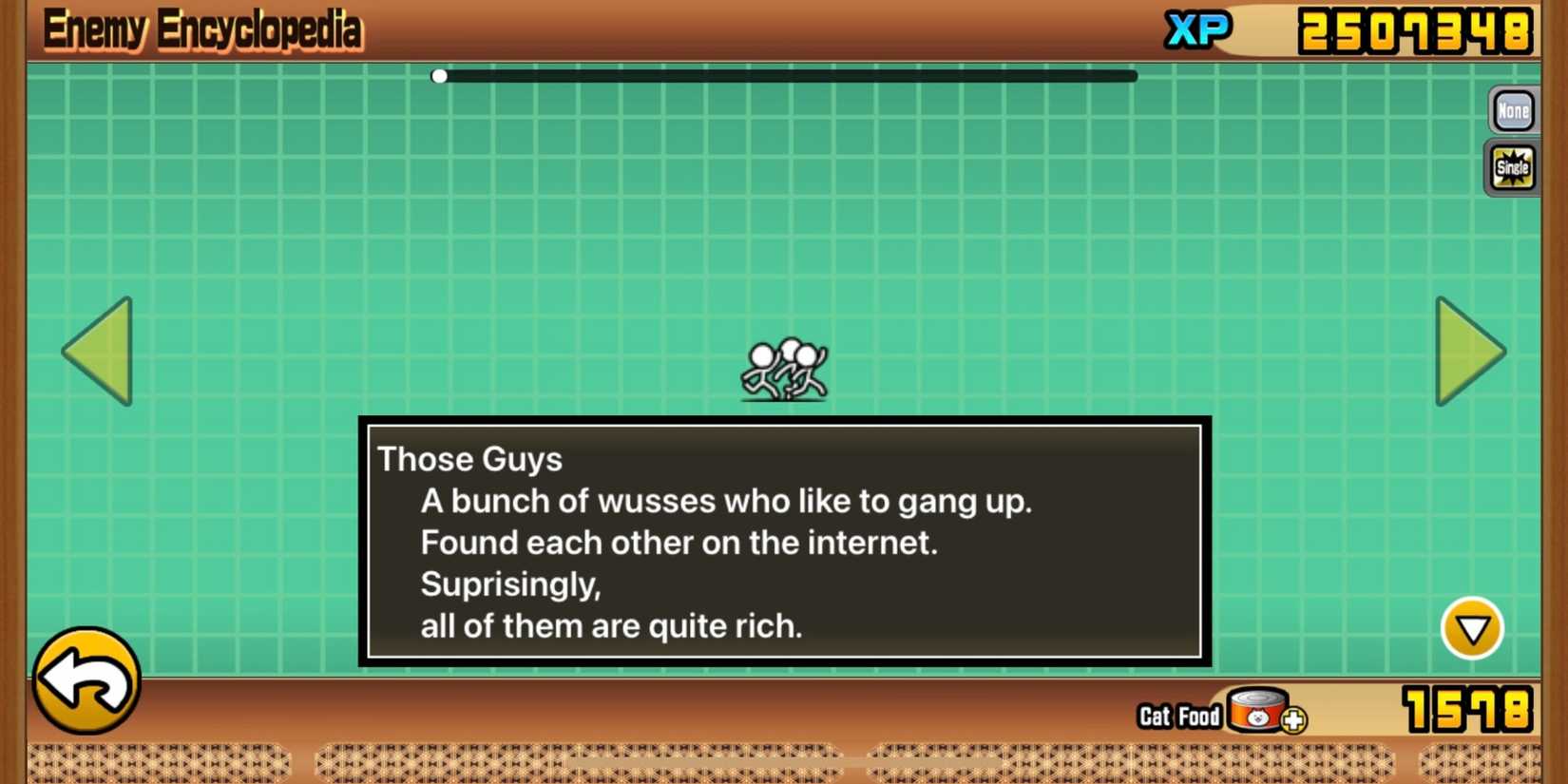Viewport: 1568px width, 784px height.
Task: Collapse the description with the down arrow
Action: [1472, 627]
